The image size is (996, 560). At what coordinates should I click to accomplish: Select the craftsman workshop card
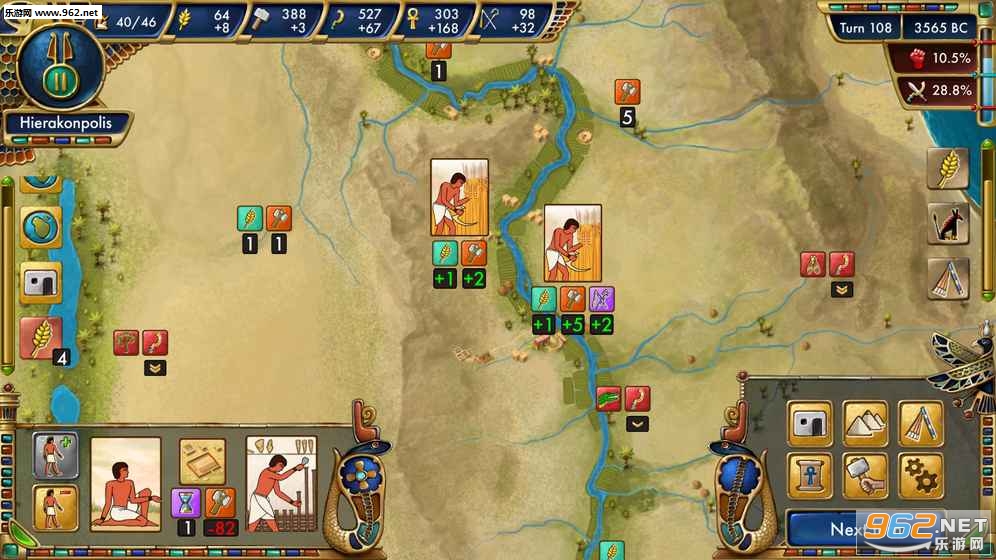tap(281, 483)
